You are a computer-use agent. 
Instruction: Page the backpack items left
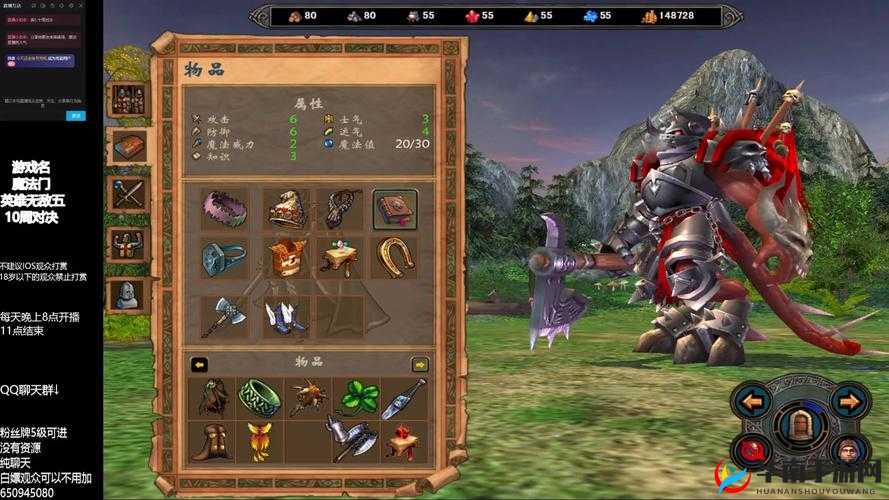coord(199,365)
